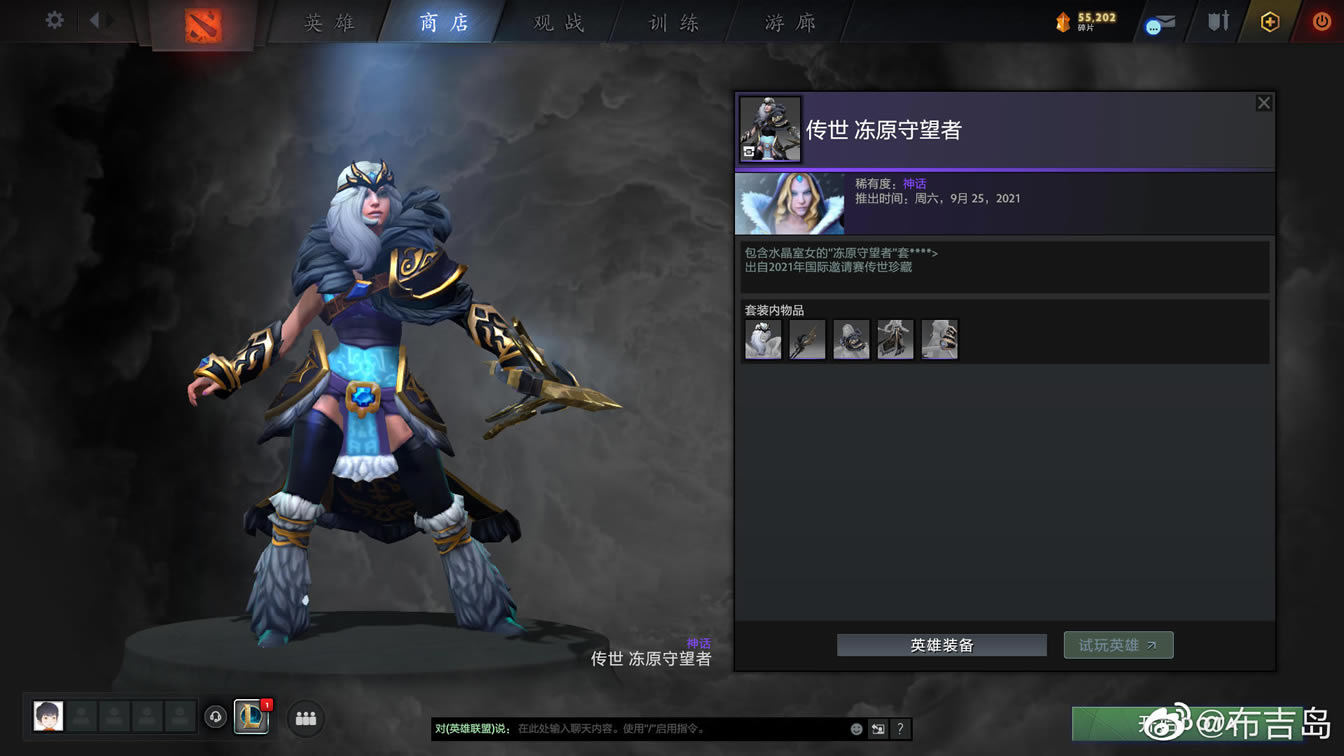1344x756 pixels.
Task: Click the chat help question mark icon
Action: [x=899, y=729]
